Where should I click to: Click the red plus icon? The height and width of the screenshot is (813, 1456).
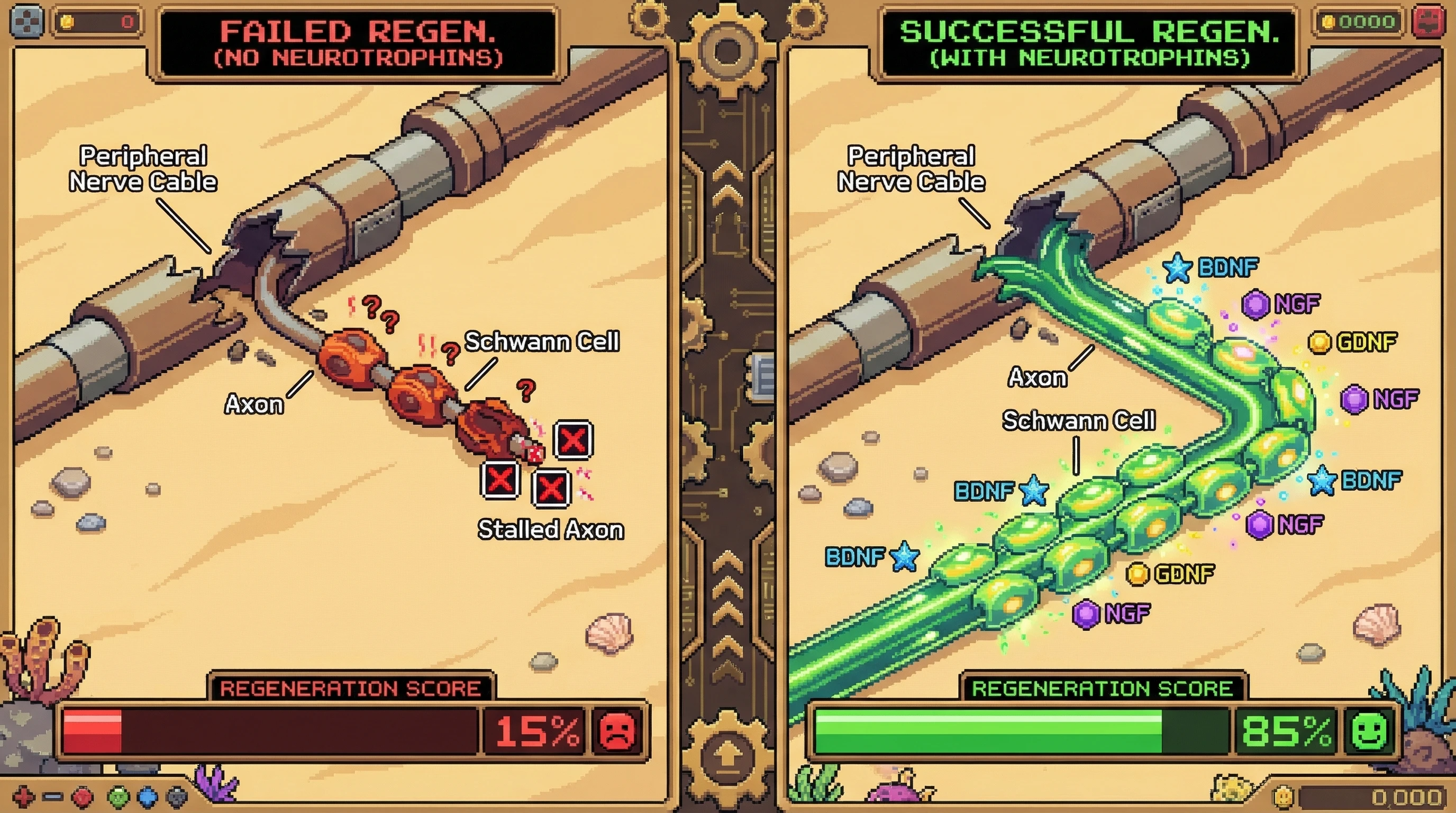pyautogui.click(x=23, y=797)
